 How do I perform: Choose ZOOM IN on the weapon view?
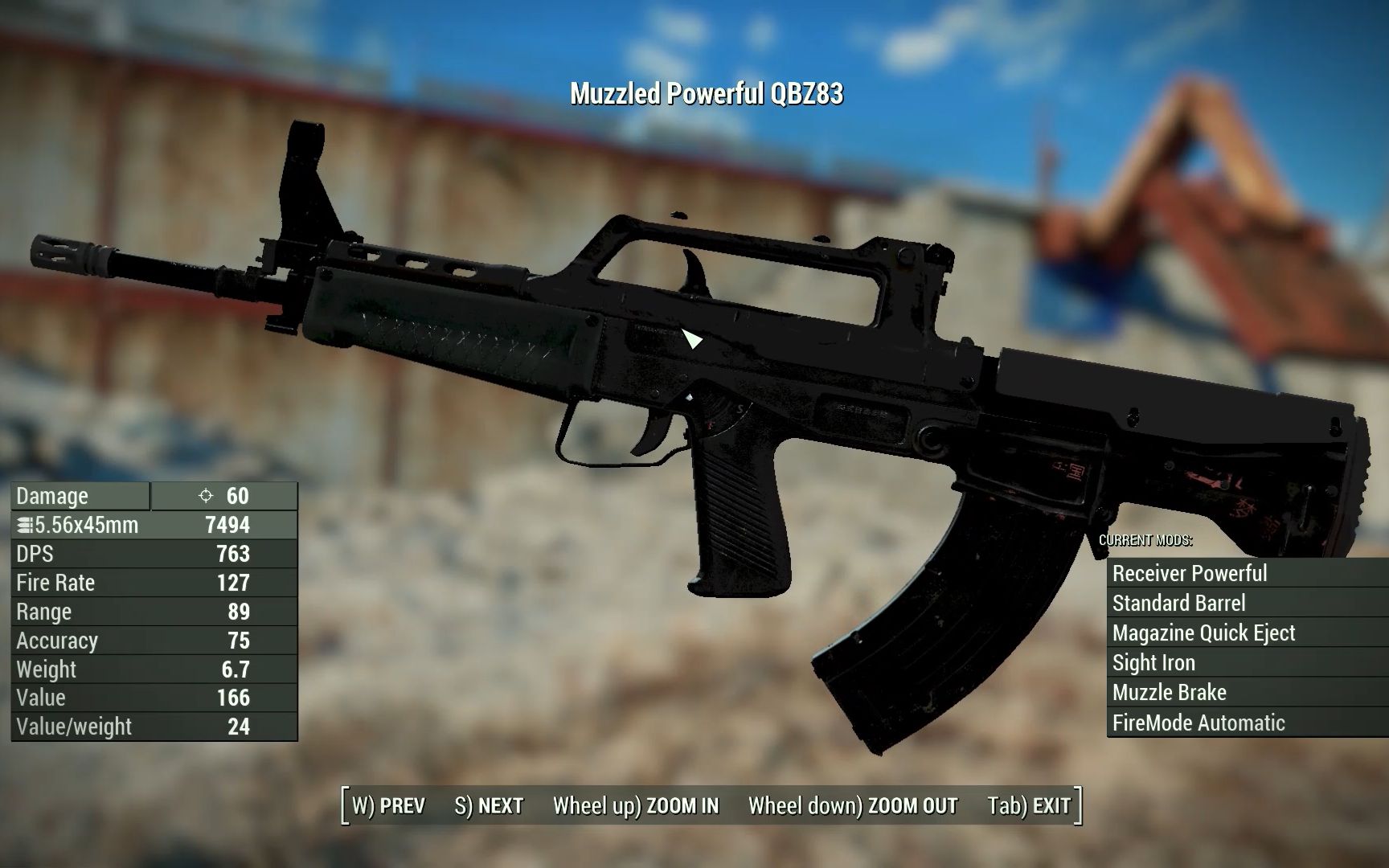pos(636,805)
